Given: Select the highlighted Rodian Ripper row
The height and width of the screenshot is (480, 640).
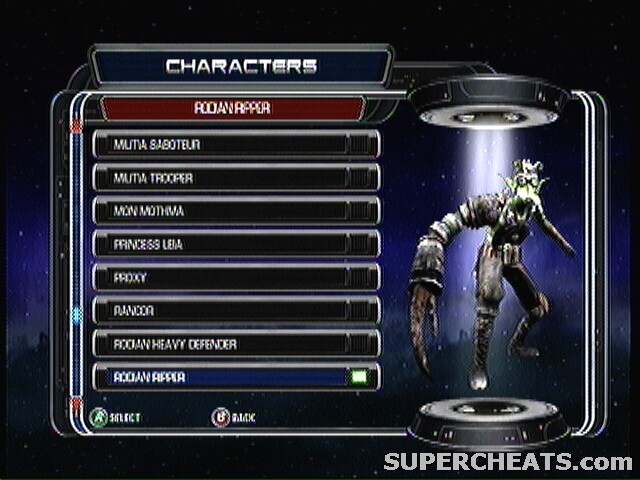Looking at the screenshot, I should (236, 377).
